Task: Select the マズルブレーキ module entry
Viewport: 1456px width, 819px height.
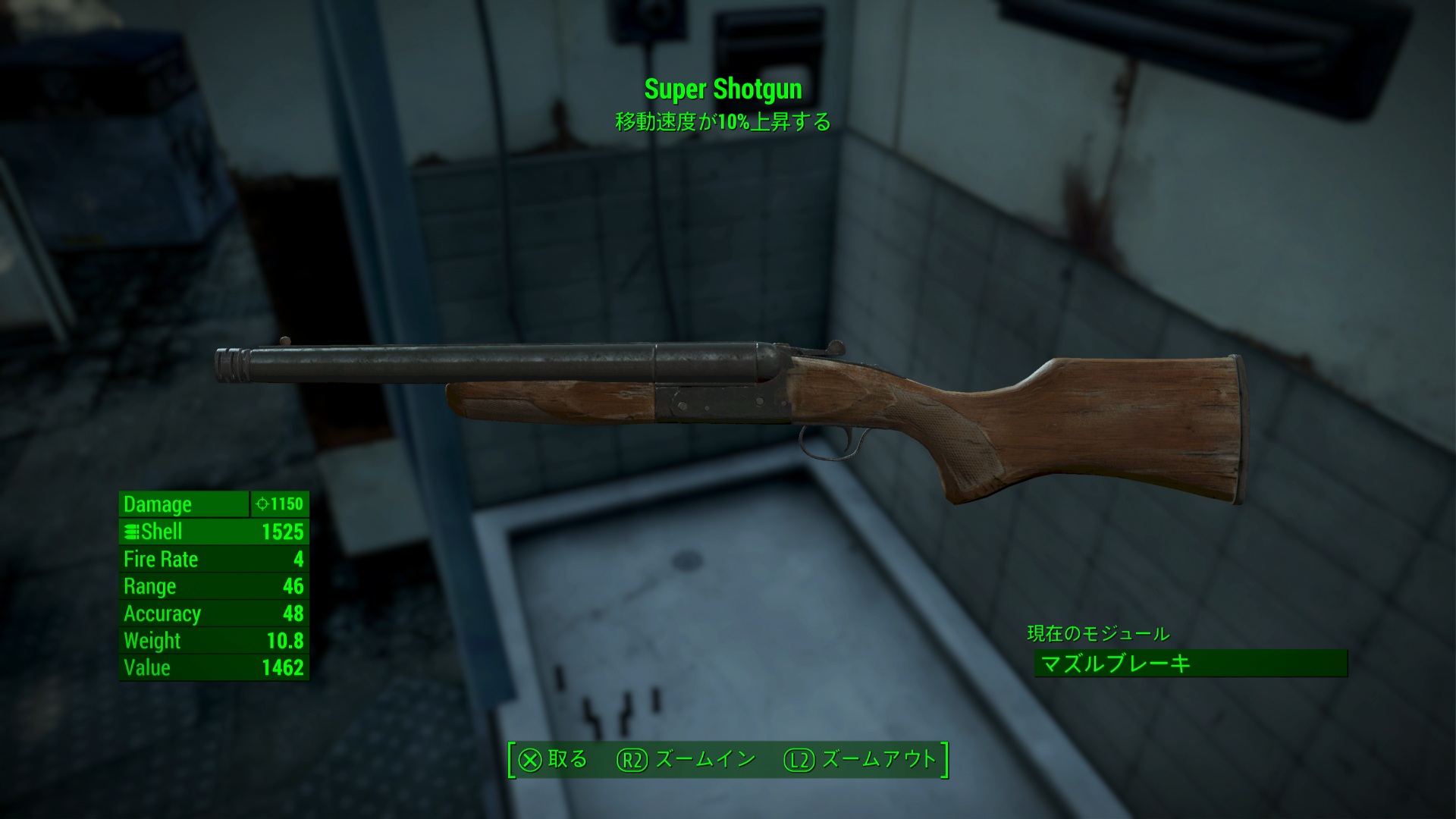Action: point(1189,664)
